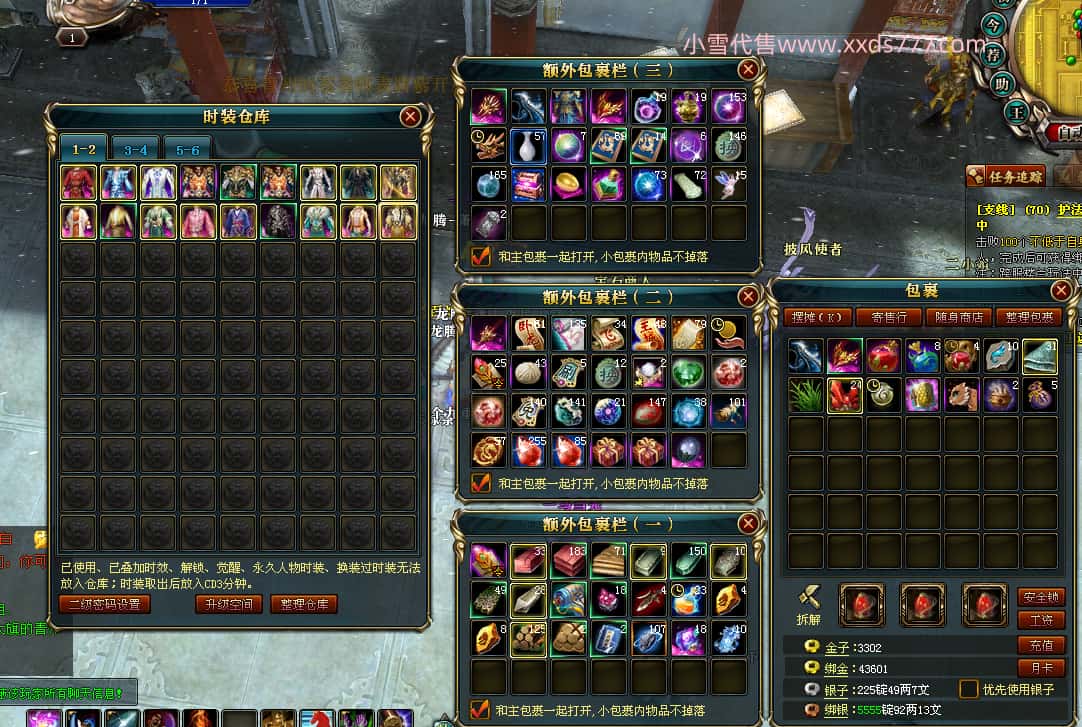This screenshot has height=727, width=1082.
Task: Open the 随身商店 portable shop
Action: pos(959,317)
